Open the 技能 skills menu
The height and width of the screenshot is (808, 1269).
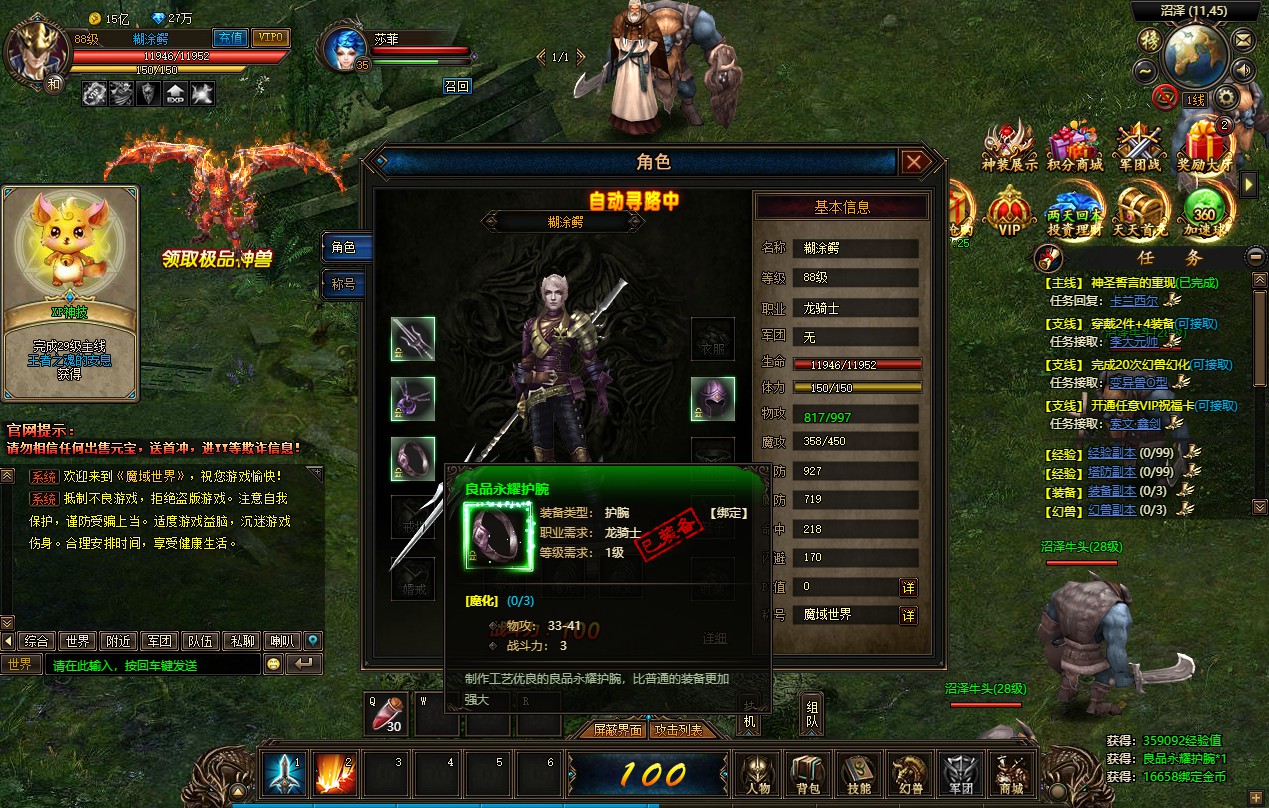858,774
